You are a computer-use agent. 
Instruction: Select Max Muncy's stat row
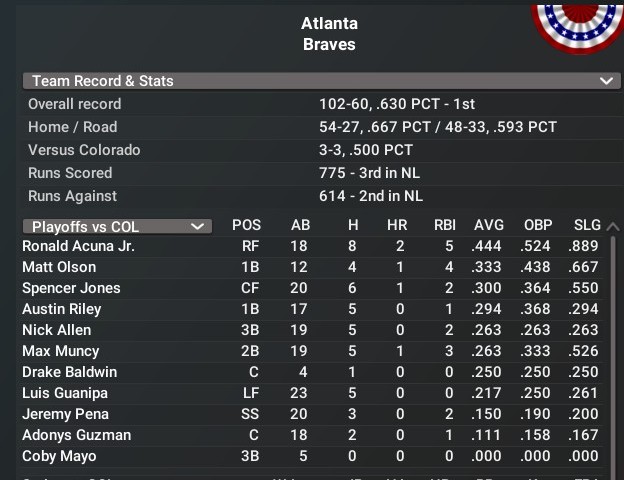60,351
